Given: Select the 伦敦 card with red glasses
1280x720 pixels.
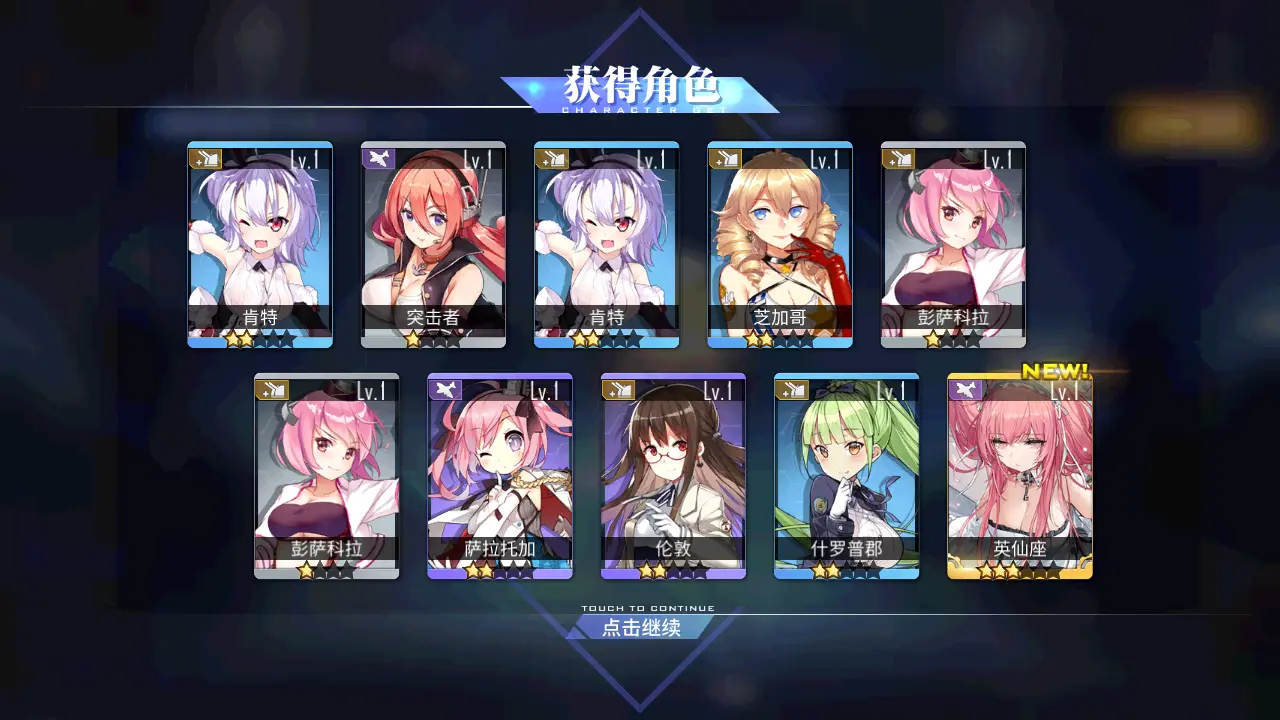Looking at the screenshot, I should coord(673,476).
